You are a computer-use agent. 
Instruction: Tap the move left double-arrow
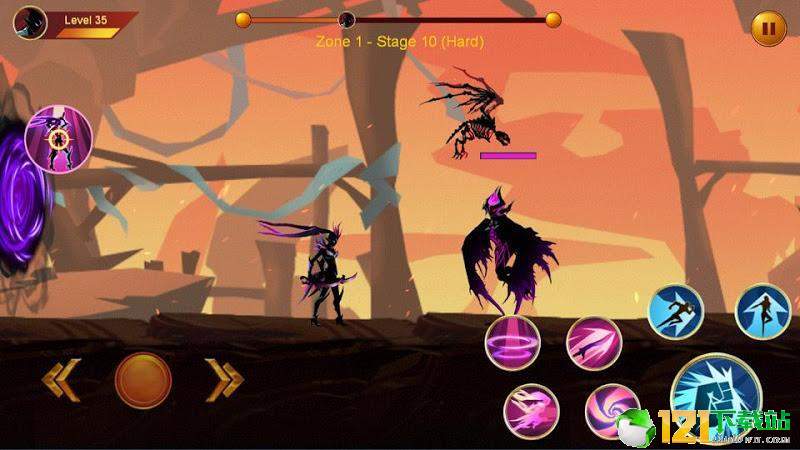[x=58, y=379]
